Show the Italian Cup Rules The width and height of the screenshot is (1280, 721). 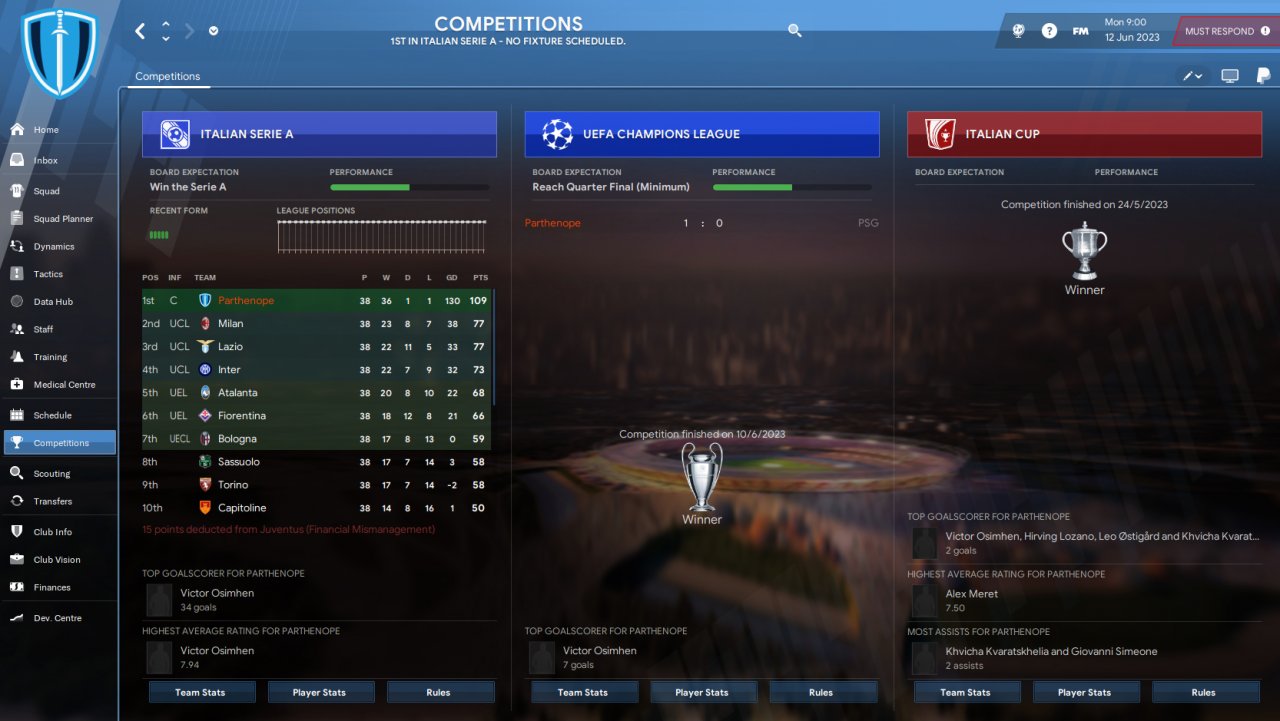(1203, 692)
